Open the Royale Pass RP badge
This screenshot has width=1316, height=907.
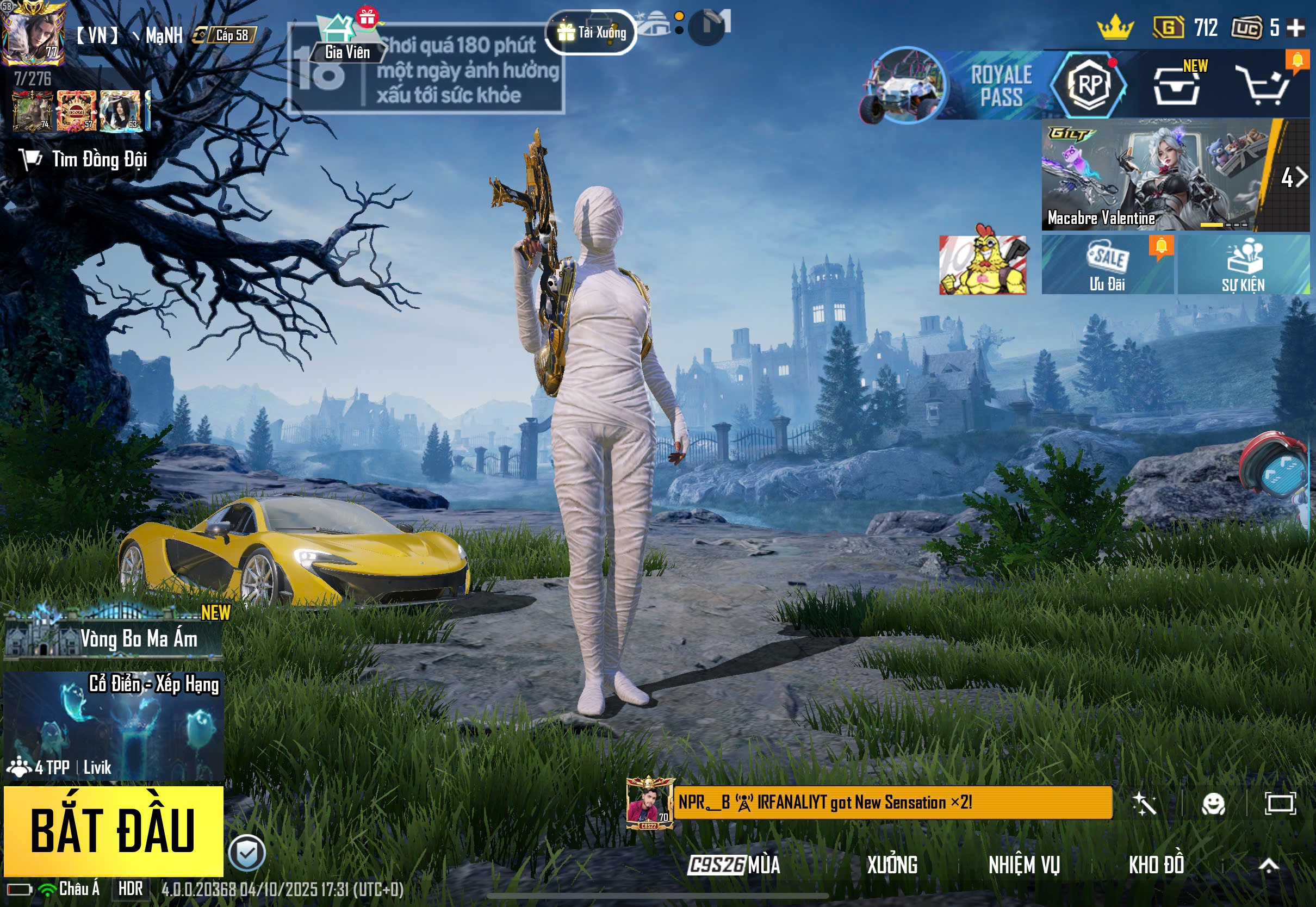(x=1088, y=85)
